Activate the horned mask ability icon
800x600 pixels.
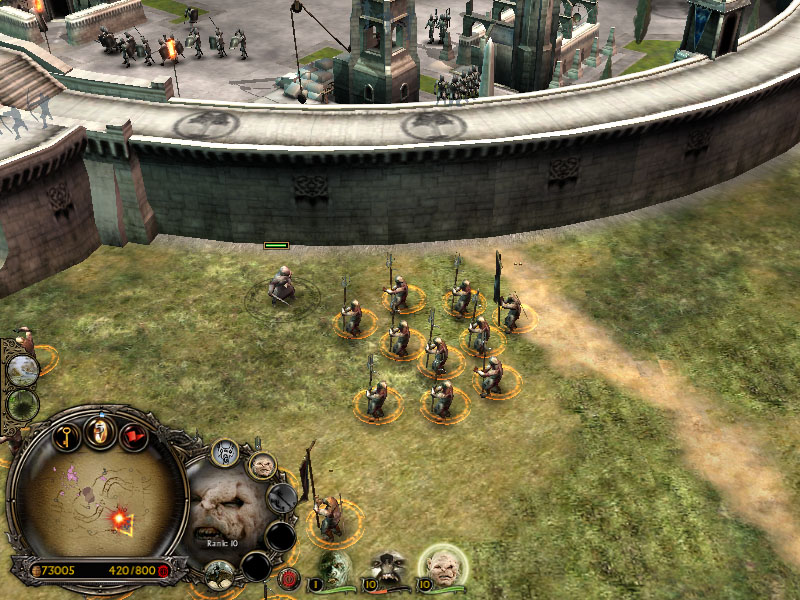224,454
